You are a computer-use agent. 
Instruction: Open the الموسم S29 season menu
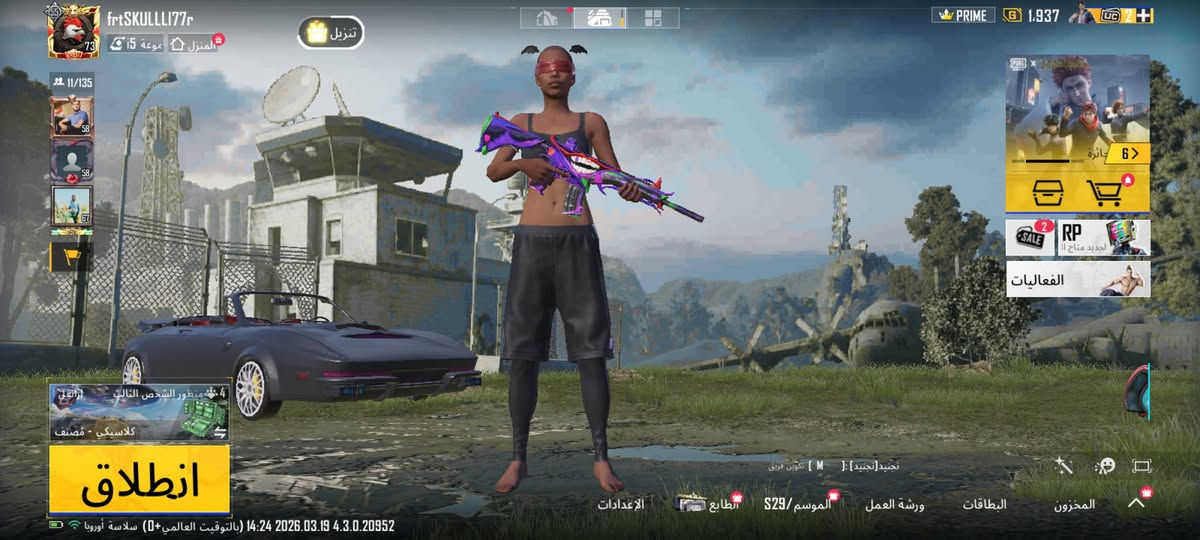click(x=798, y=504)
